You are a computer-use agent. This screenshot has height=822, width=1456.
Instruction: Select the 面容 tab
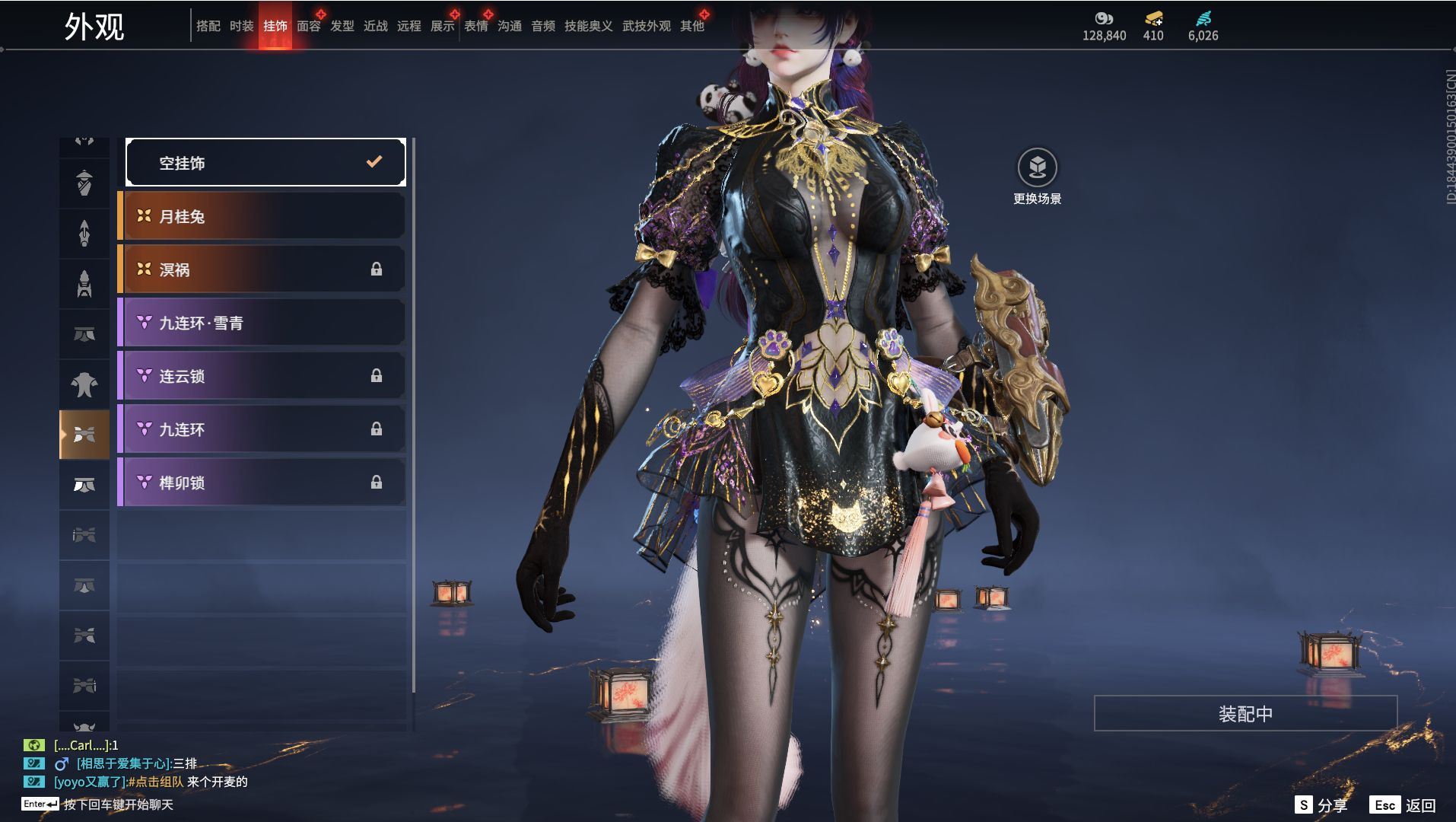[308, 26]
